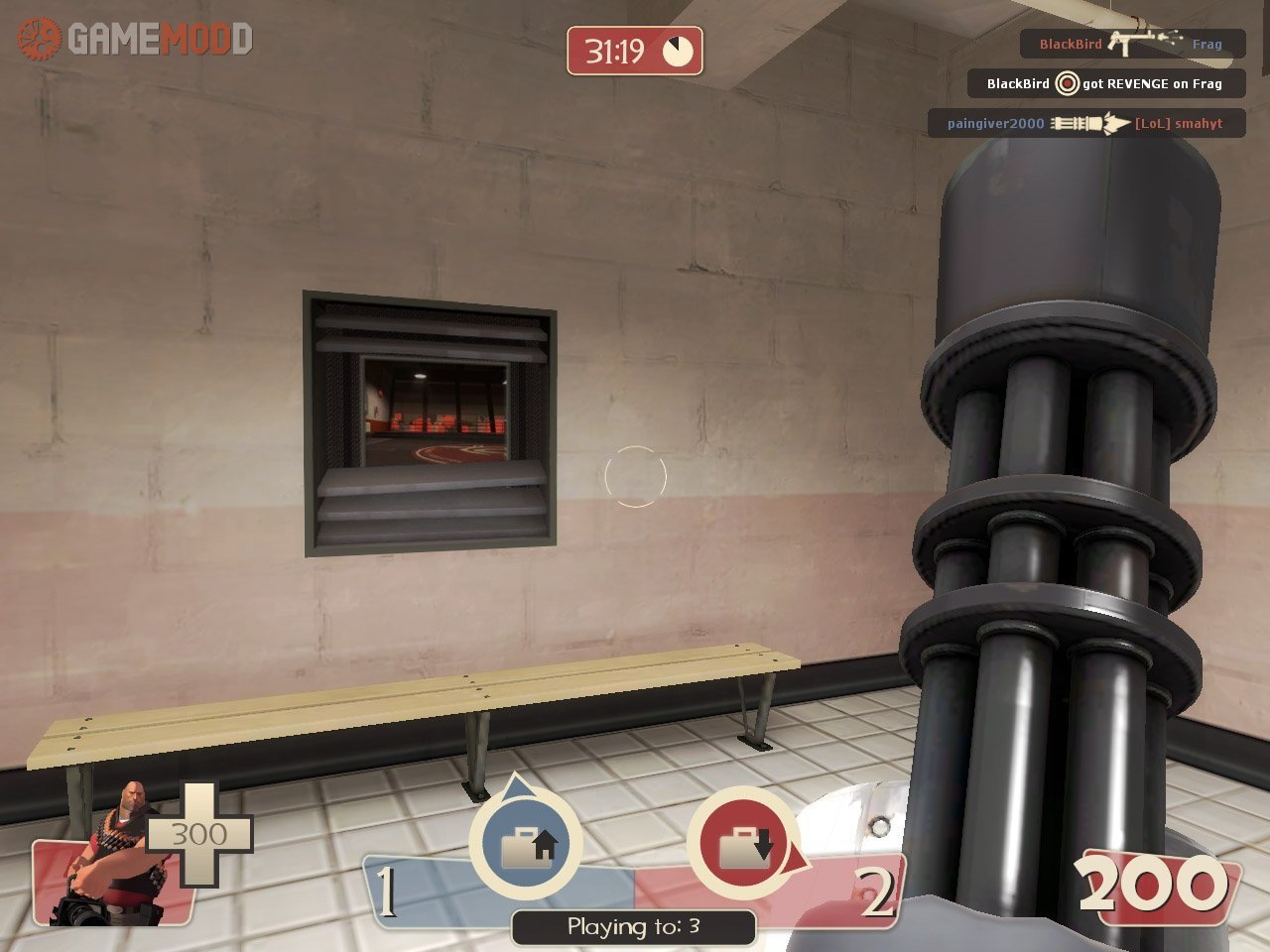Open the GameModd watermark logo
This screenshot has width=1270, height=952.
pyautogui.click(x=135, y=40)
